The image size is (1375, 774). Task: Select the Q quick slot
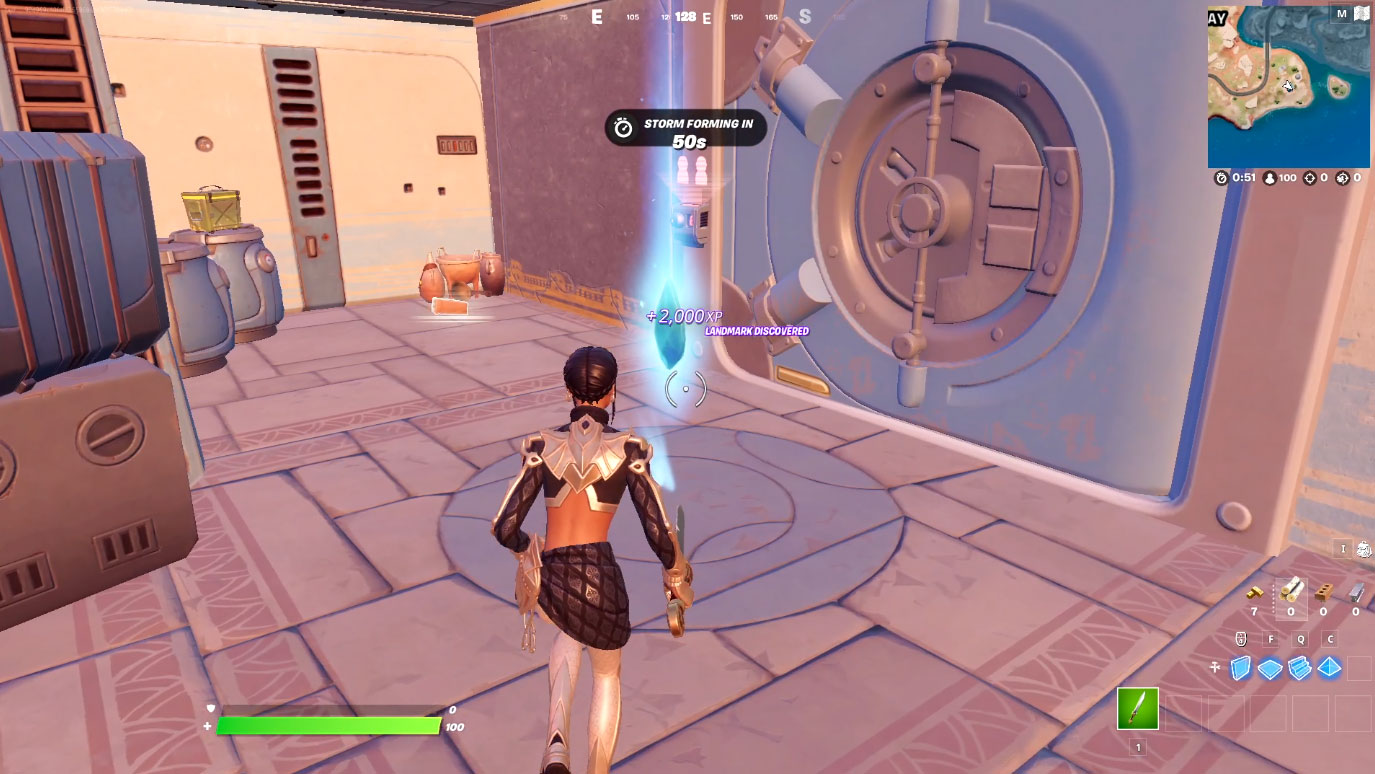(x=1300, y=639)
